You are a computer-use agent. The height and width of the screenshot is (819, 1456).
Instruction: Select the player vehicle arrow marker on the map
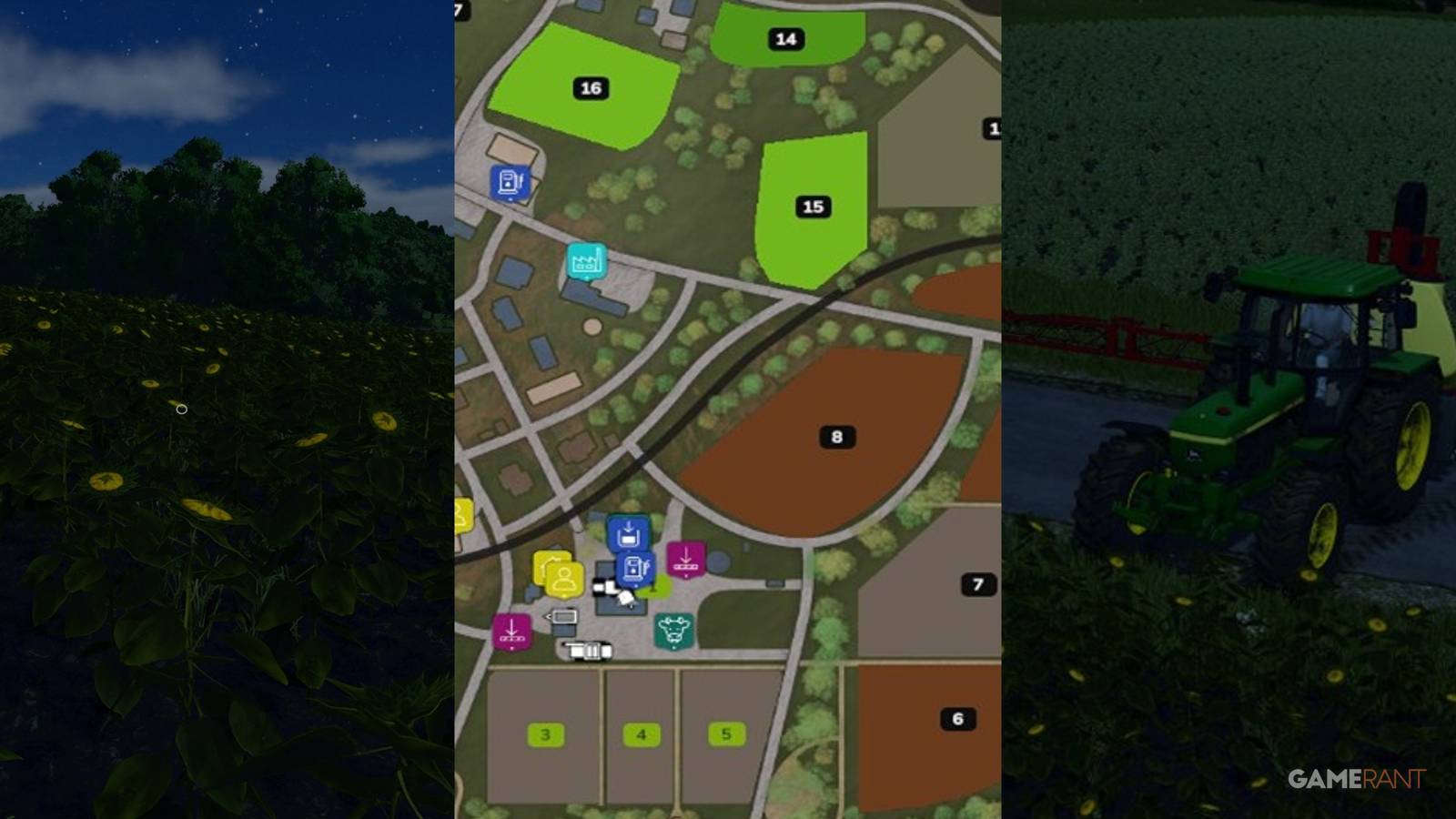626,597
